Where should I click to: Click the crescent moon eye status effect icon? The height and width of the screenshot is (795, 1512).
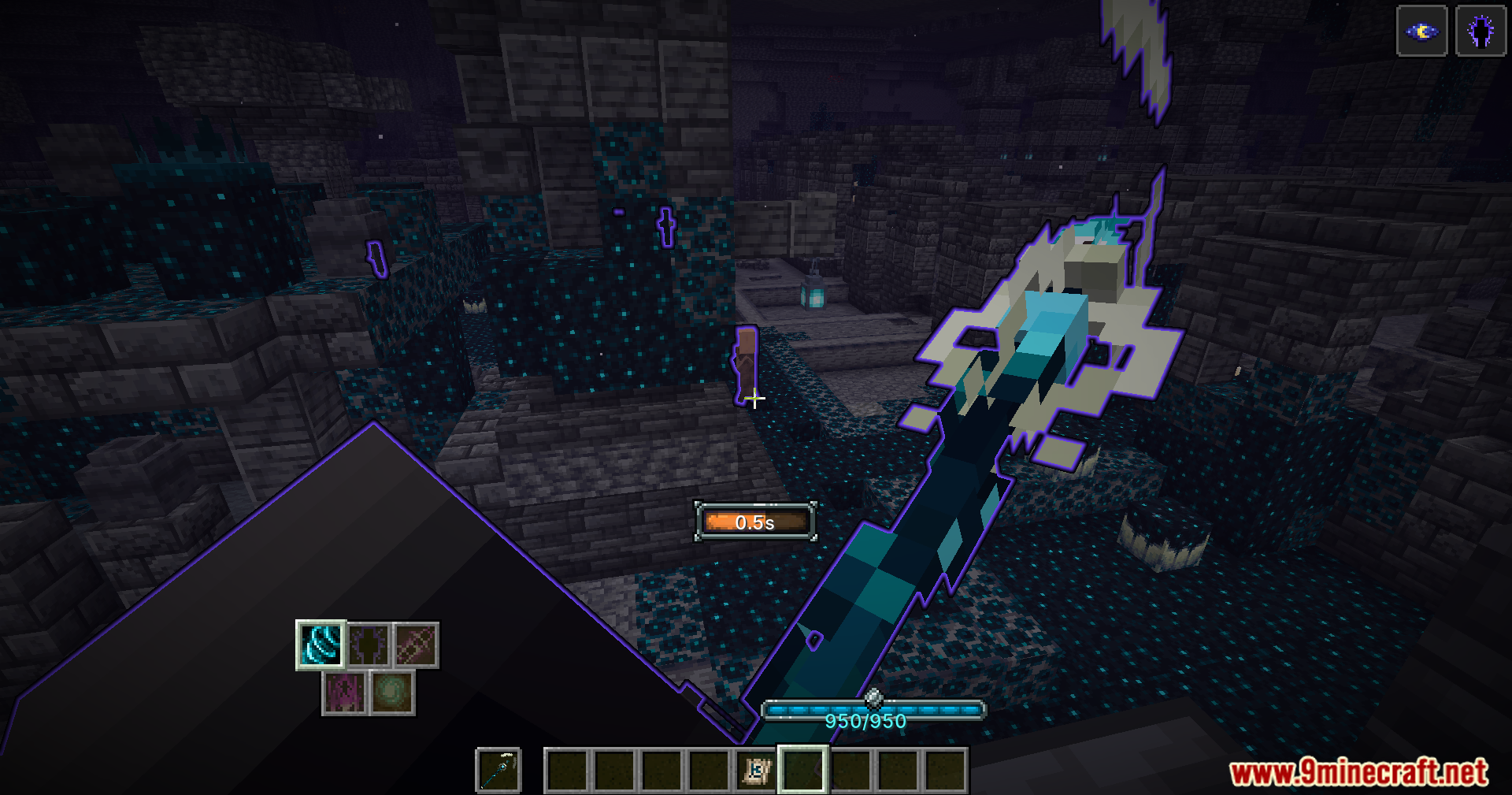(1421, 32)
